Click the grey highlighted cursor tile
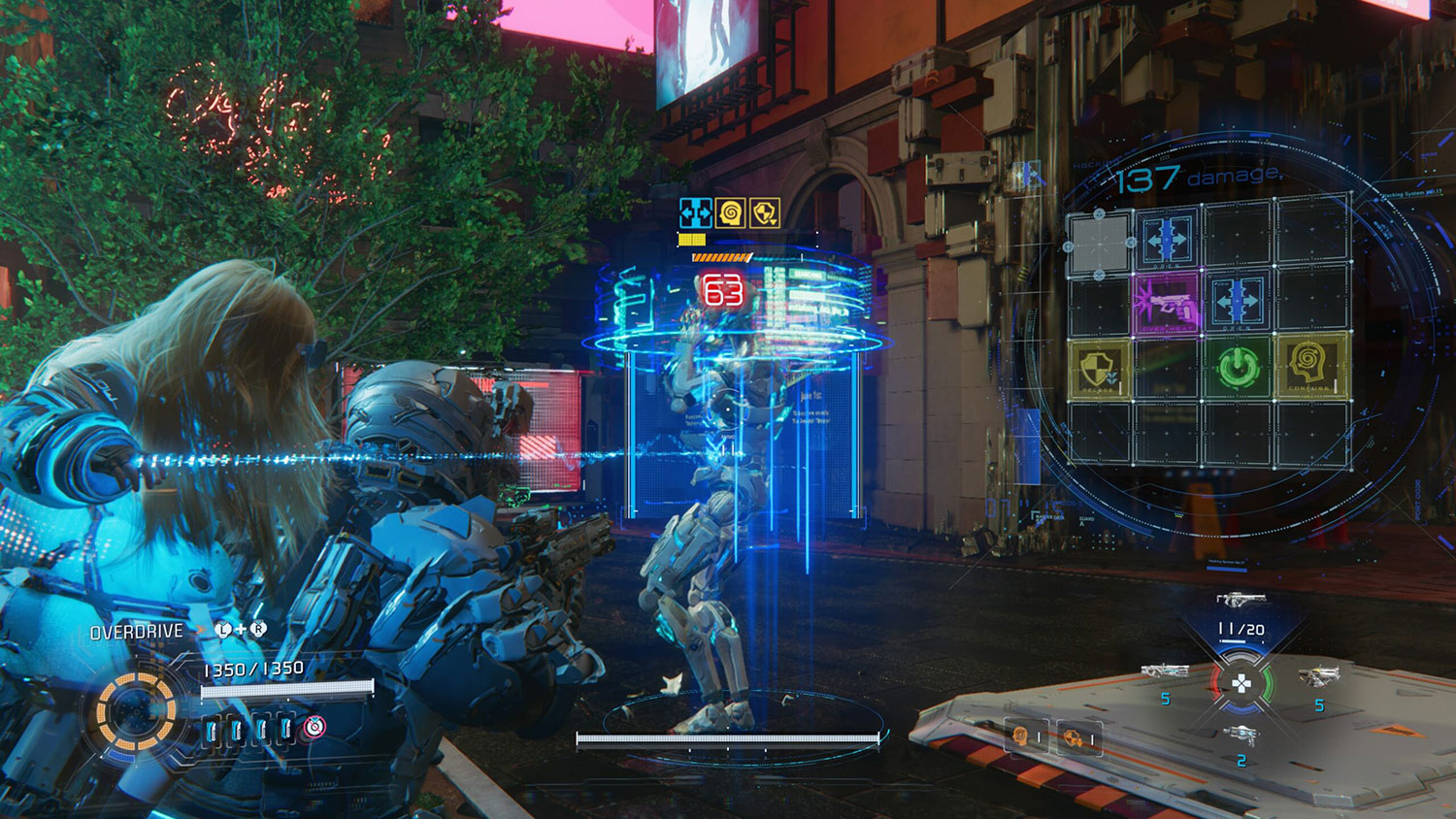This screenshot has height=819, width=1456. (1099, 242)
